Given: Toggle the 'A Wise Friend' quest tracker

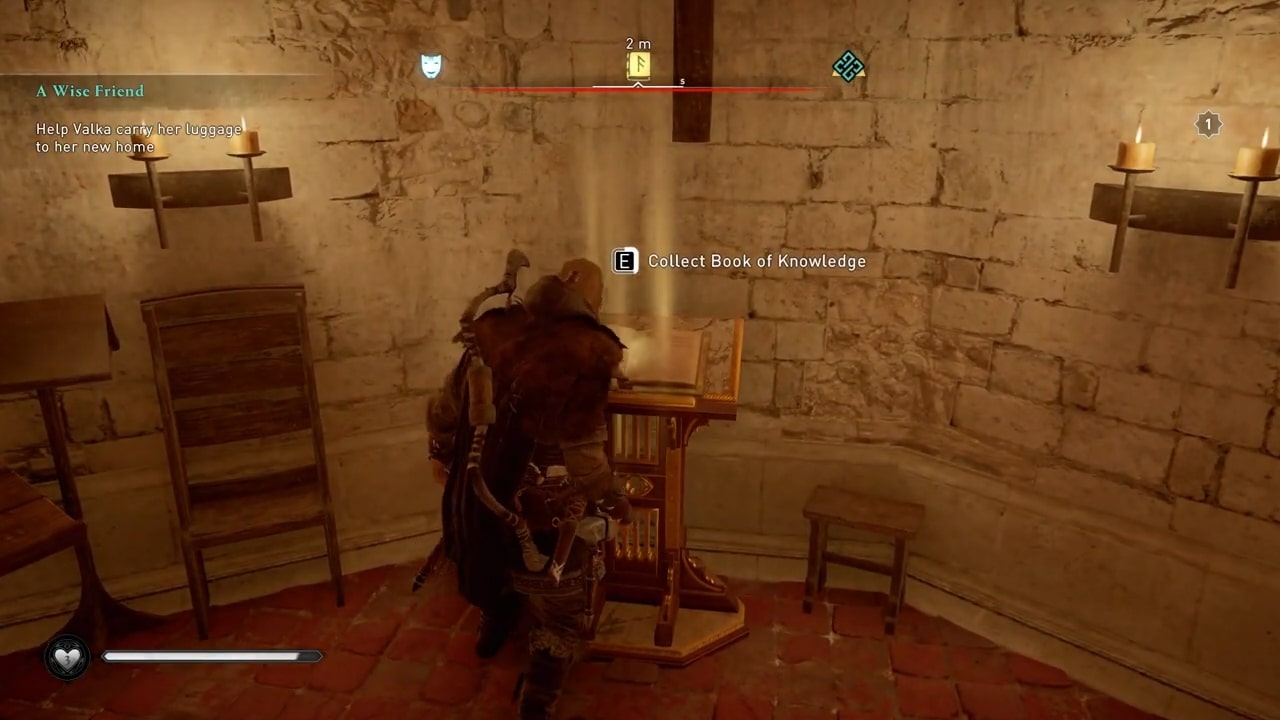Looking at the screenshot, I should point(89,91).
